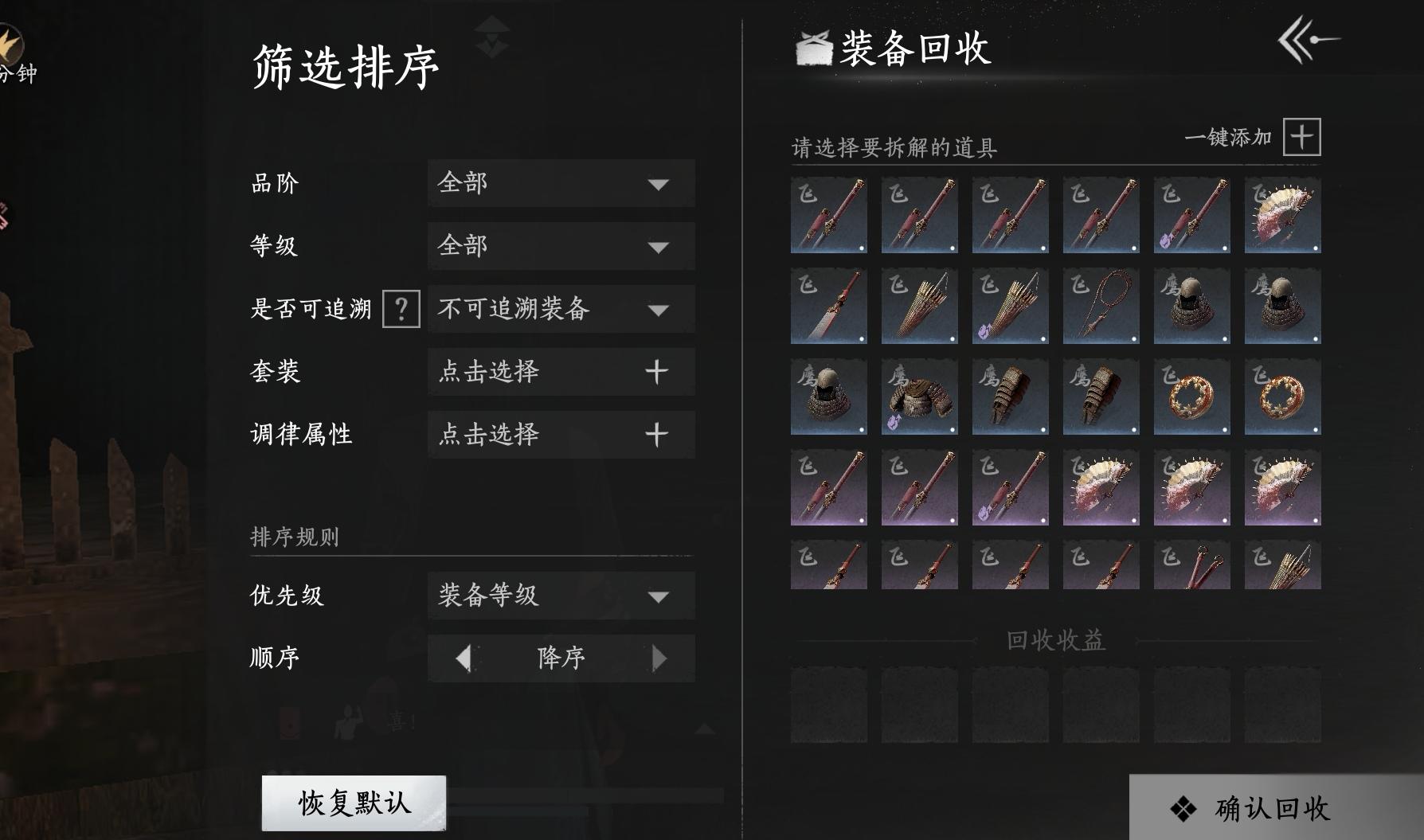Viewport: 1424px width, 840px height.
Task: Open the 等级 level dropdown
Action: point(560,248)
